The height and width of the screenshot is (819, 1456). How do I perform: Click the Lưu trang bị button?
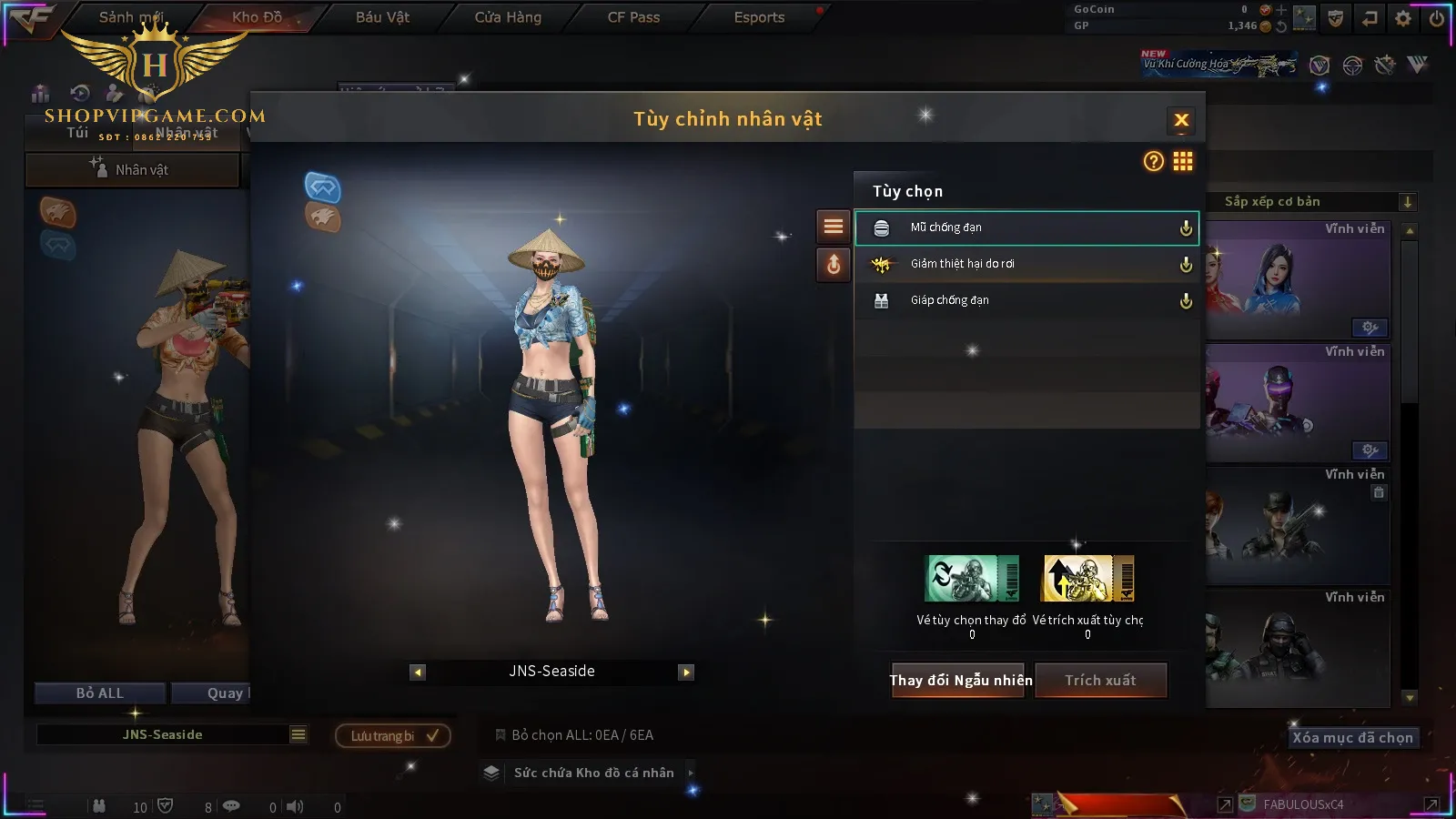click(x=393, y=735)
